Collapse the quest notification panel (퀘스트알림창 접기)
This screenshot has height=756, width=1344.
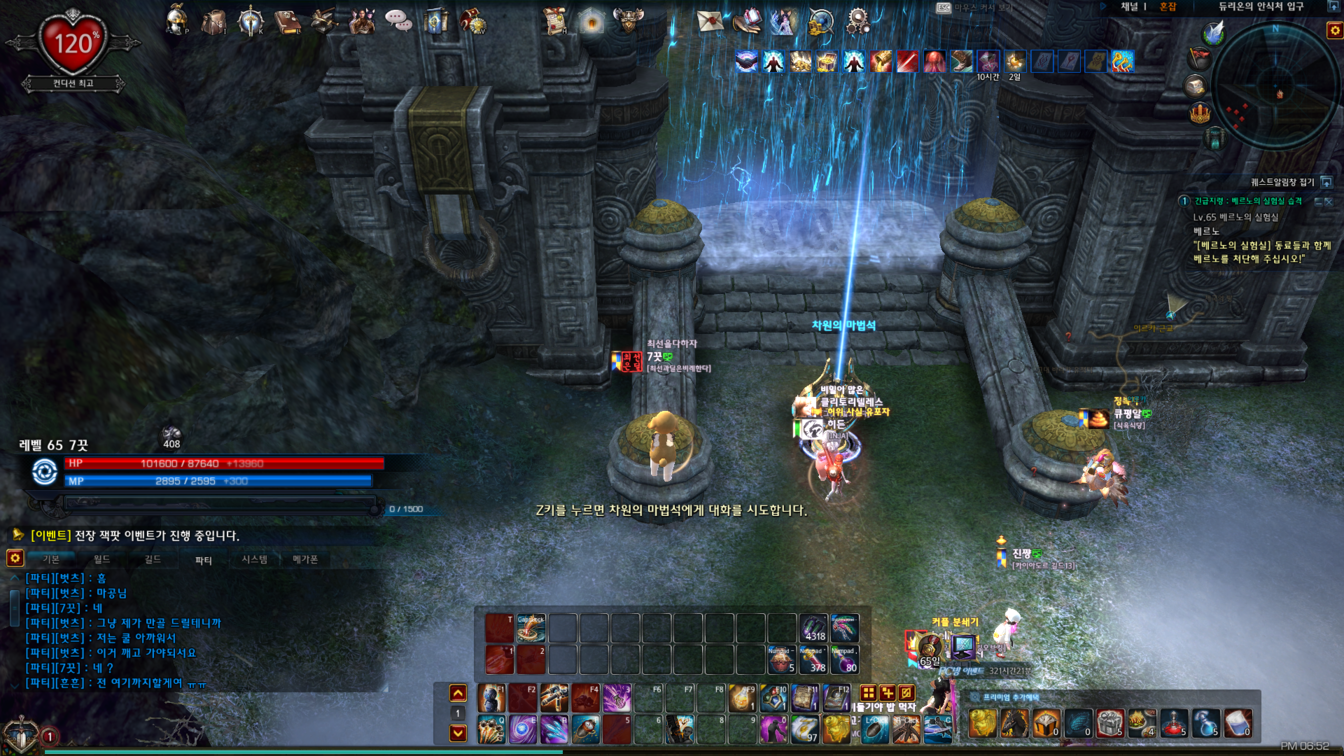pyautogui.click(x=1326, y=182)
